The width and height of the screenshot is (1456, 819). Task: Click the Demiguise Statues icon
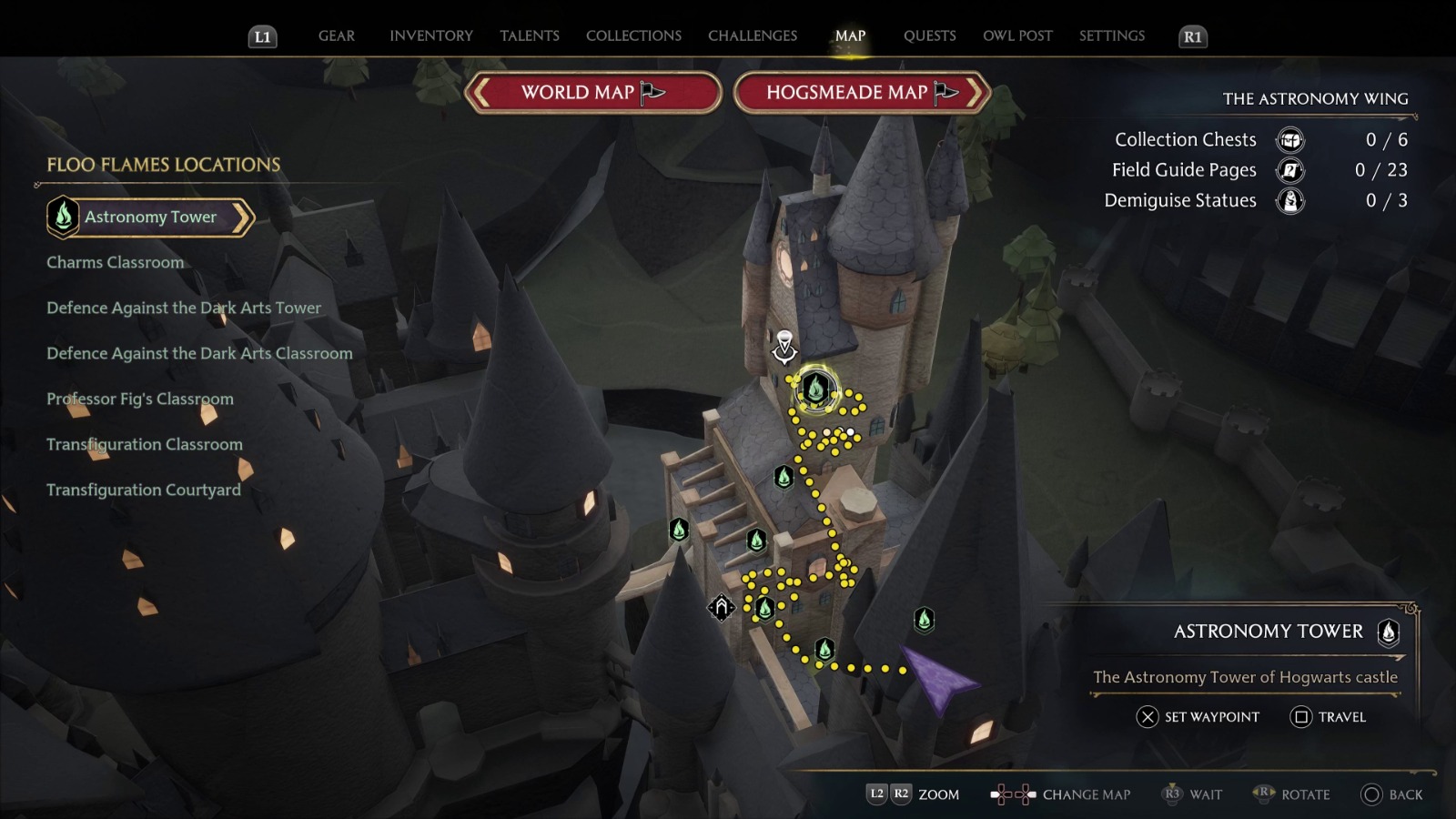pyautogui.click(x=1289, y=200)
